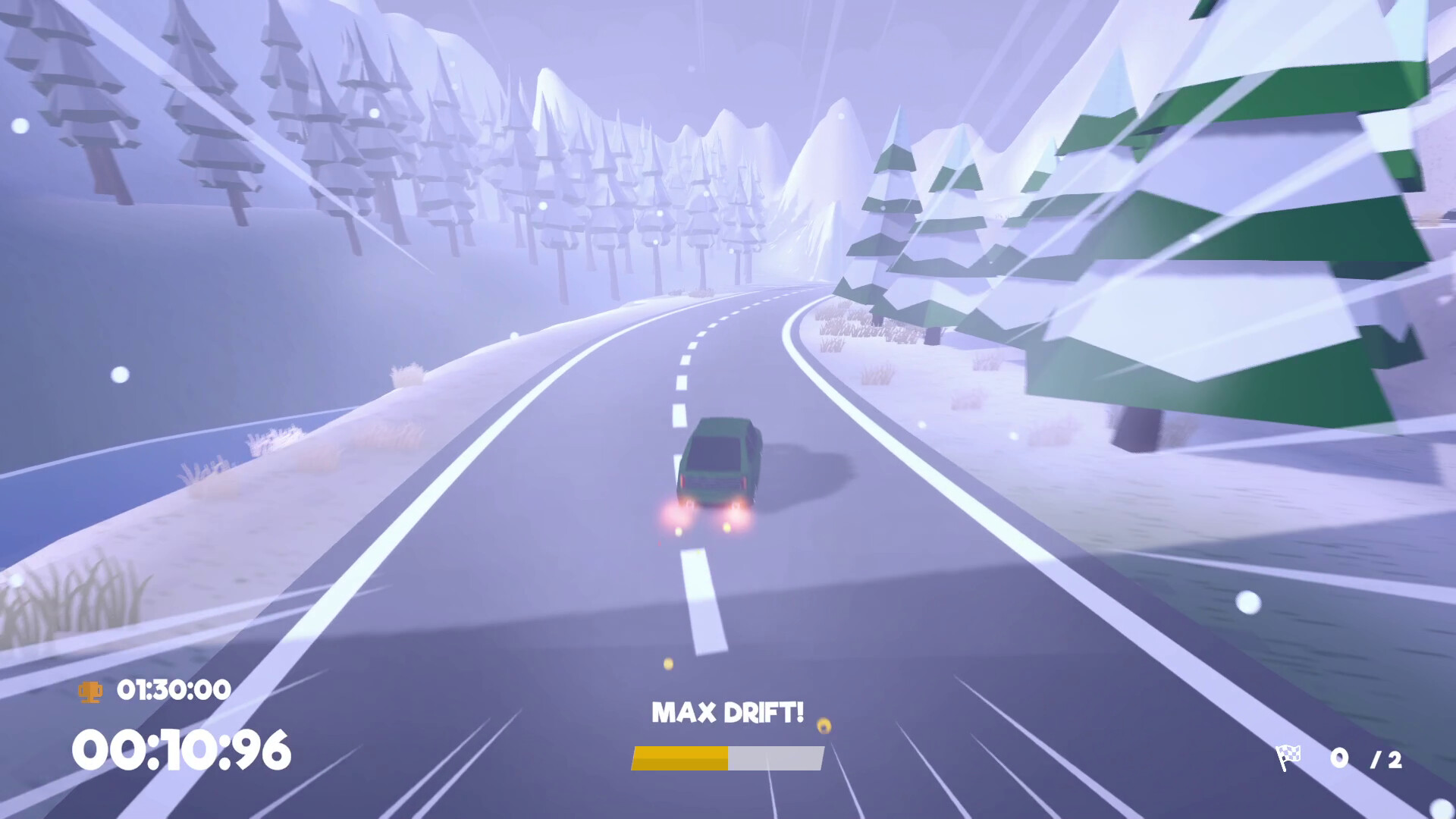Viewport: 1456px width, 819px height.
Task: Click the MAX DRIFT! label
Action: [729, 711]
